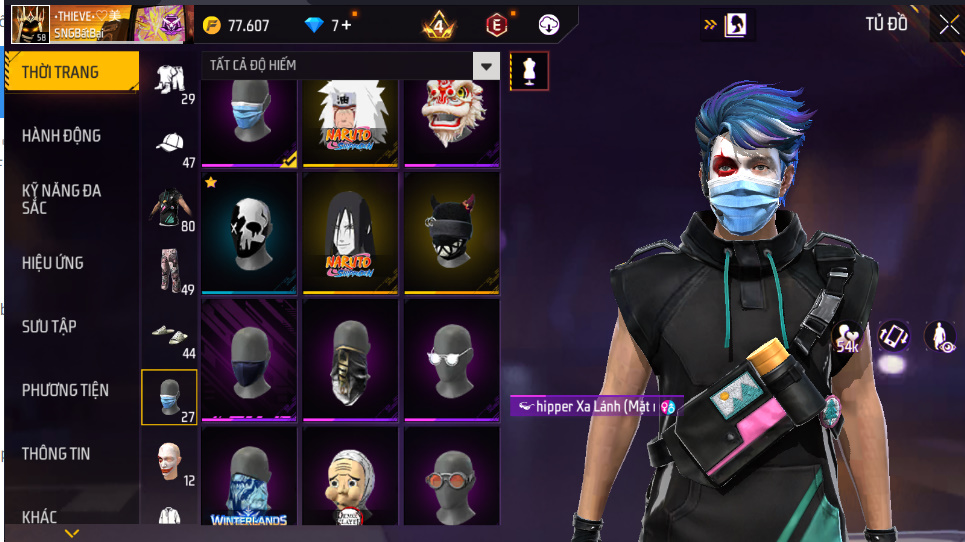The width and height of the screenshot is (965, 542).
Task: Toggle the mannequin preview button
Action: click(529, 71)
